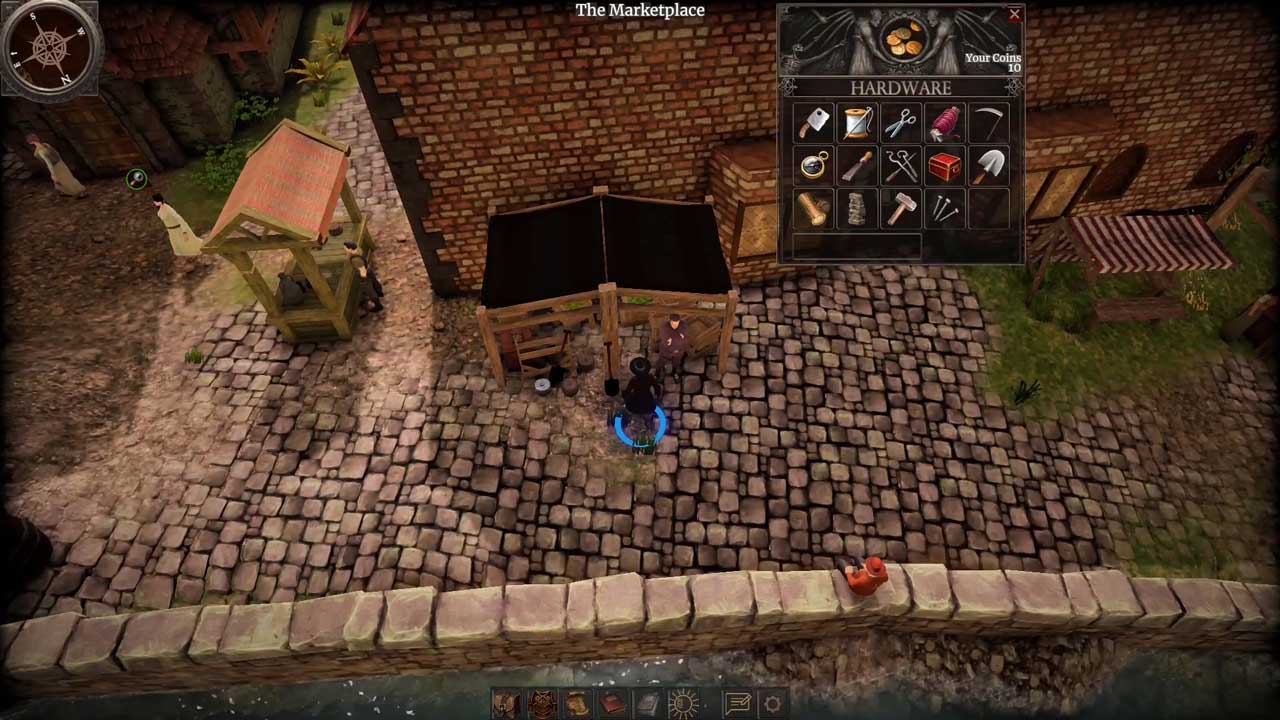The width and height of the screenshot is (1280, 720).
Task: Select the shovel in the shop
Action: pos(988,166)
